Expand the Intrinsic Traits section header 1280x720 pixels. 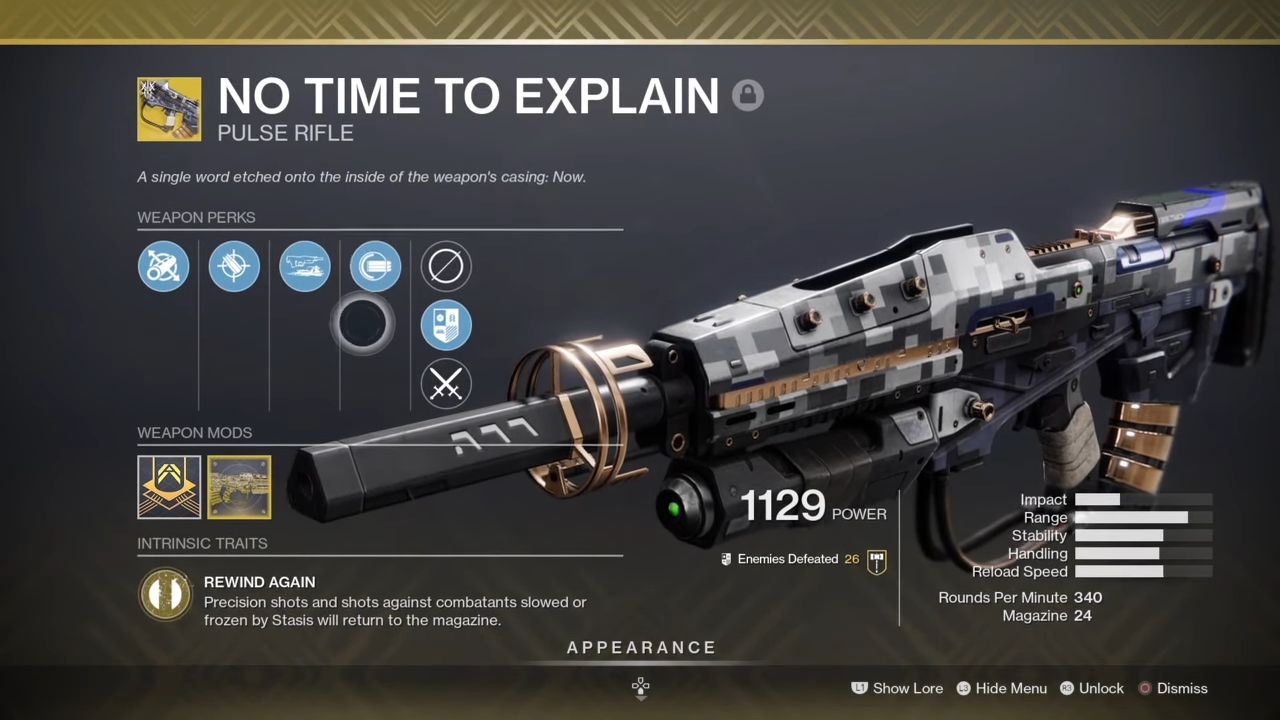click(202, 543)
